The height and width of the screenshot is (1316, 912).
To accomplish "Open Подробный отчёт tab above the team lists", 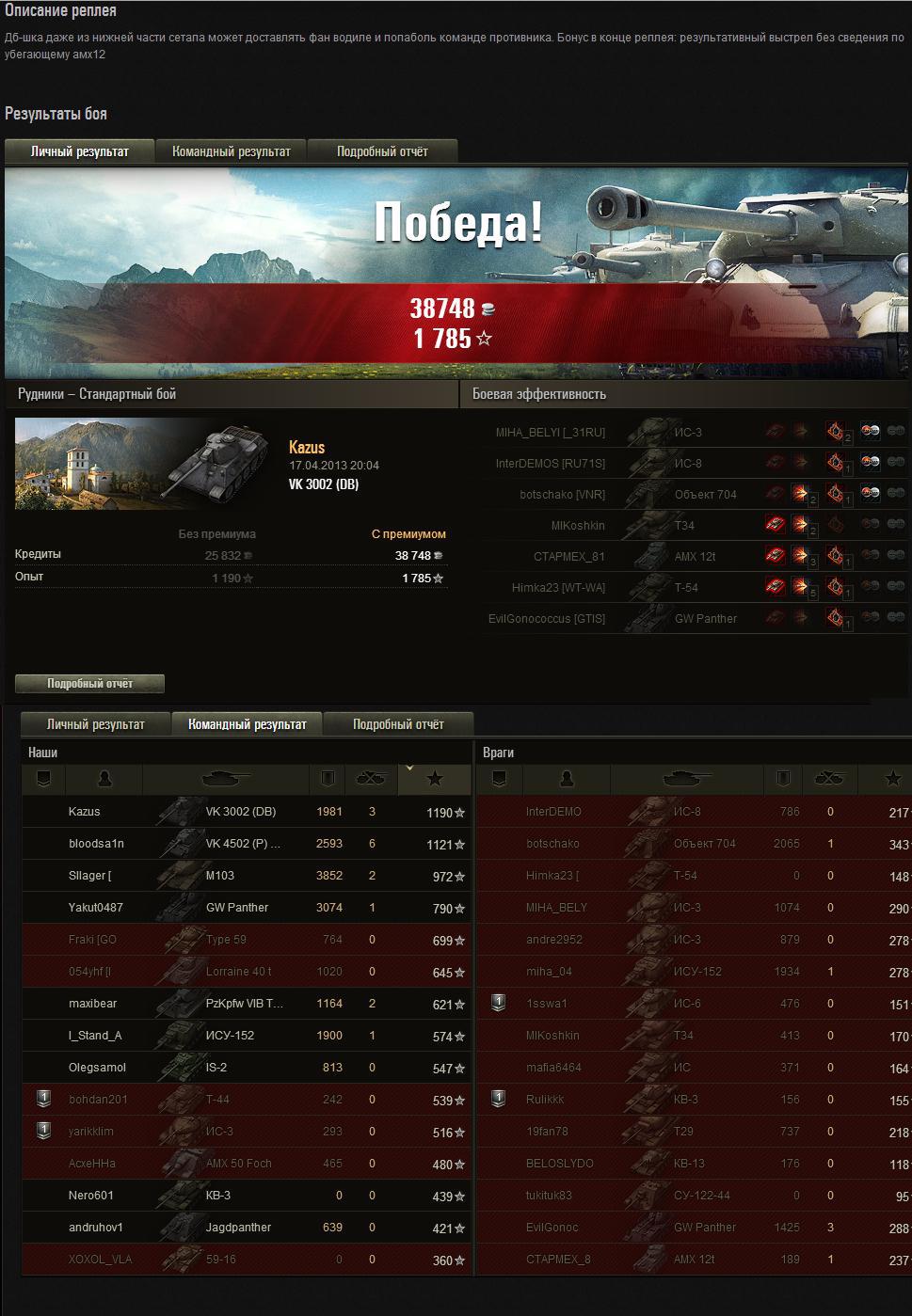I will (x=398, y=724).
